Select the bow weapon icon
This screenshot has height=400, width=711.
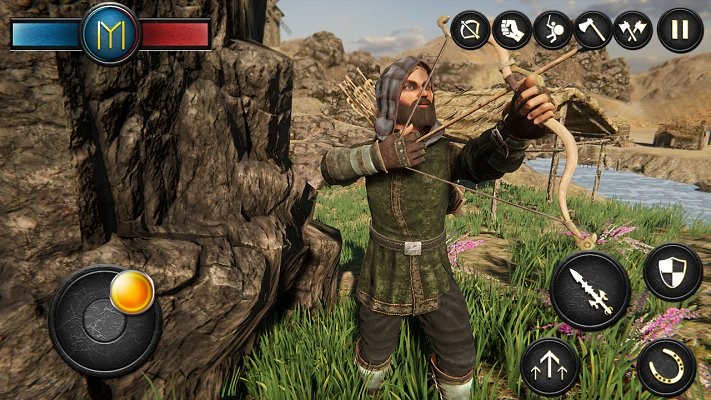pyautogui.click(x=470, y=29)
